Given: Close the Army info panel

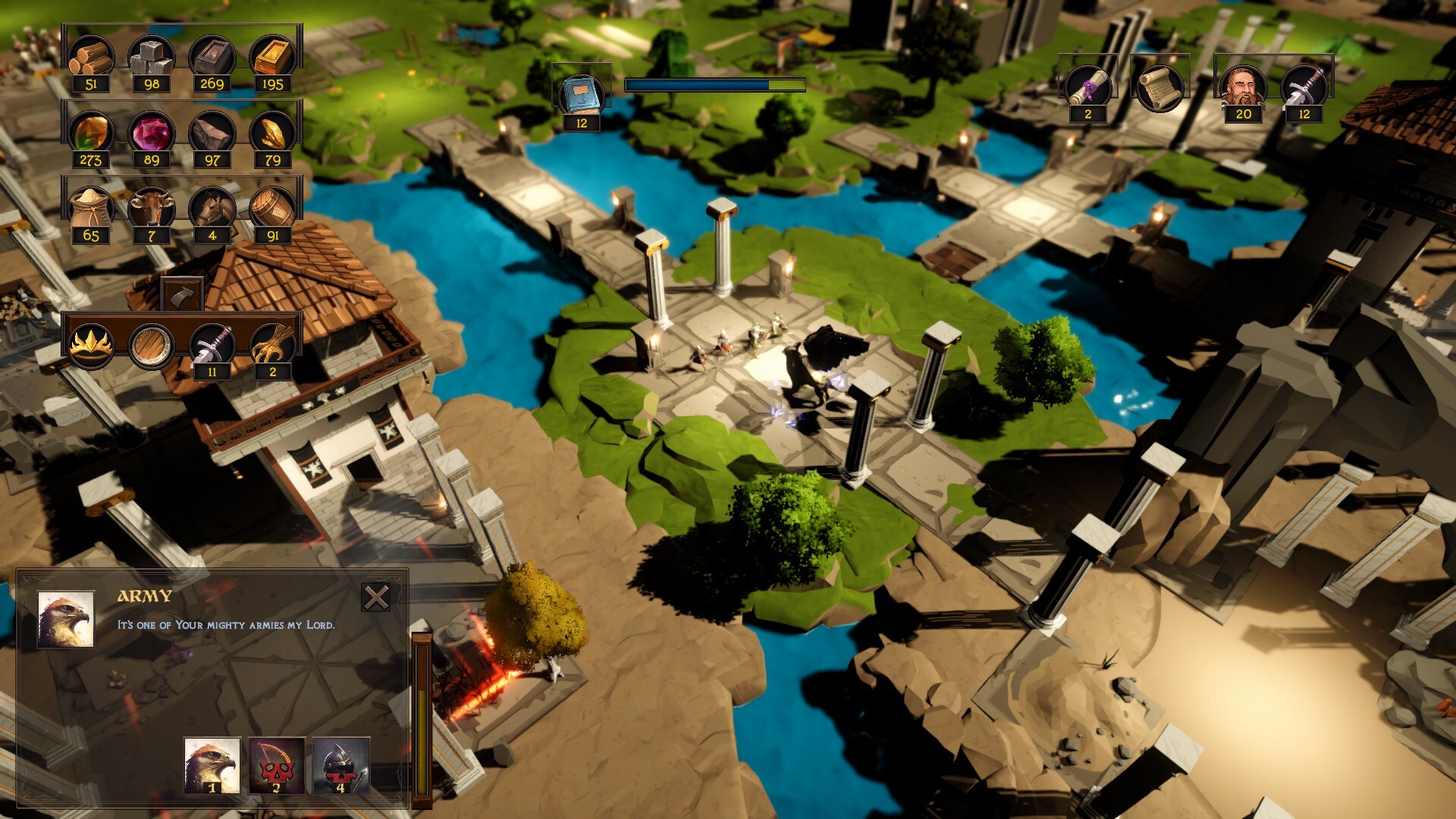Looking at the screenshot, I should [x=375, y=598].
